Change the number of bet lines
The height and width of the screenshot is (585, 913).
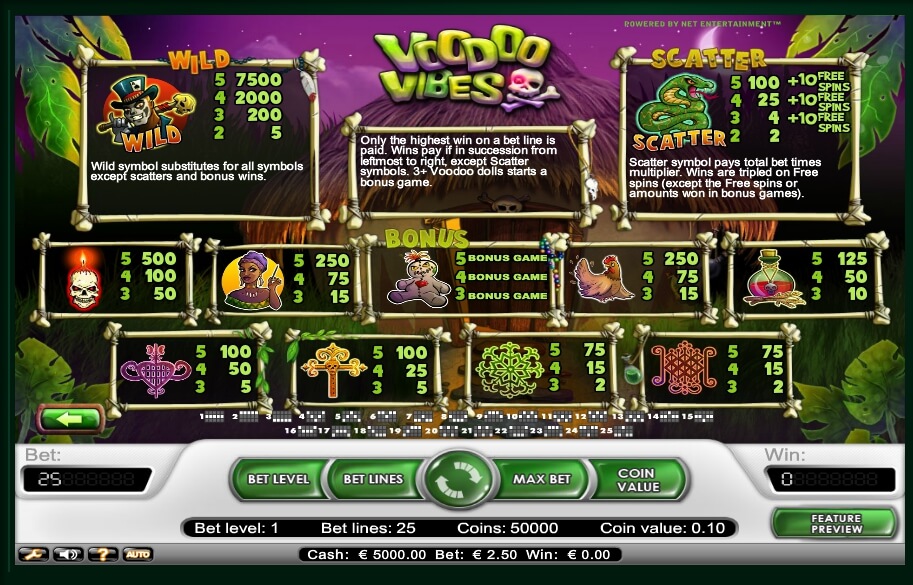click(x=372, y=479)
